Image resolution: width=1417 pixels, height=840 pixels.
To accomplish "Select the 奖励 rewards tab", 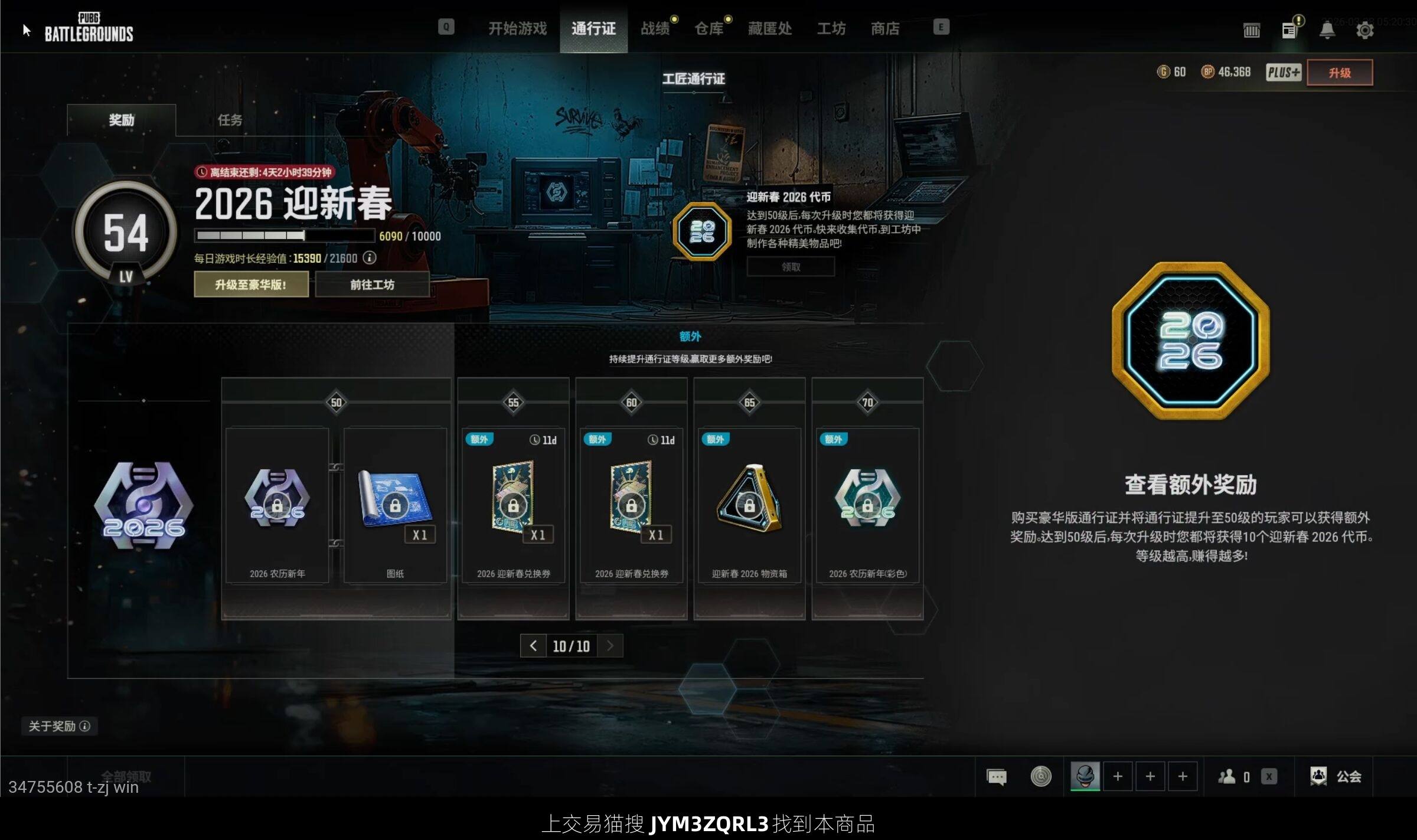I will tap(122, 120).
